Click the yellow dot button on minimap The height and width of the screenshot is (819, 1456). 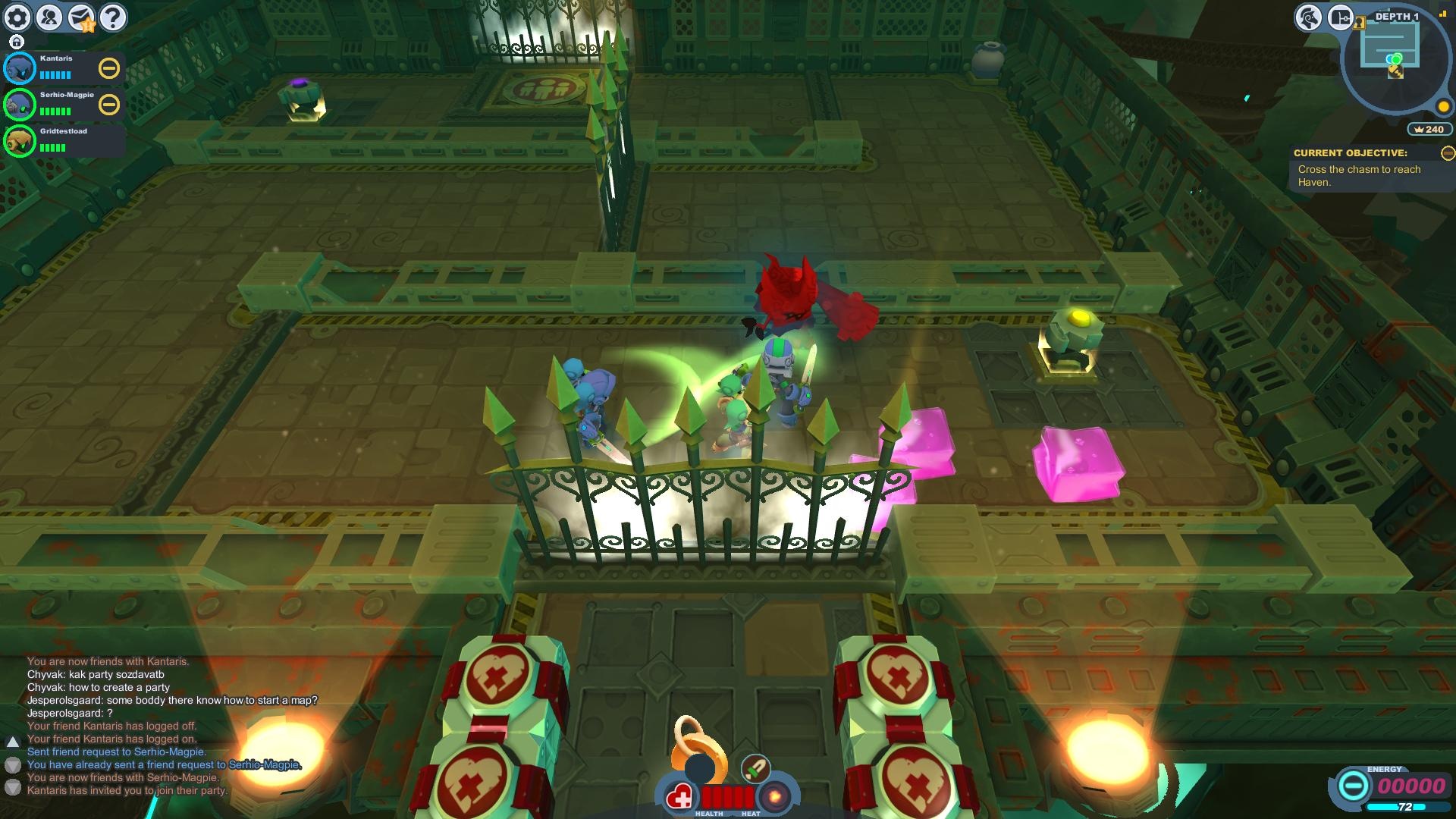tap(1443, 107)
